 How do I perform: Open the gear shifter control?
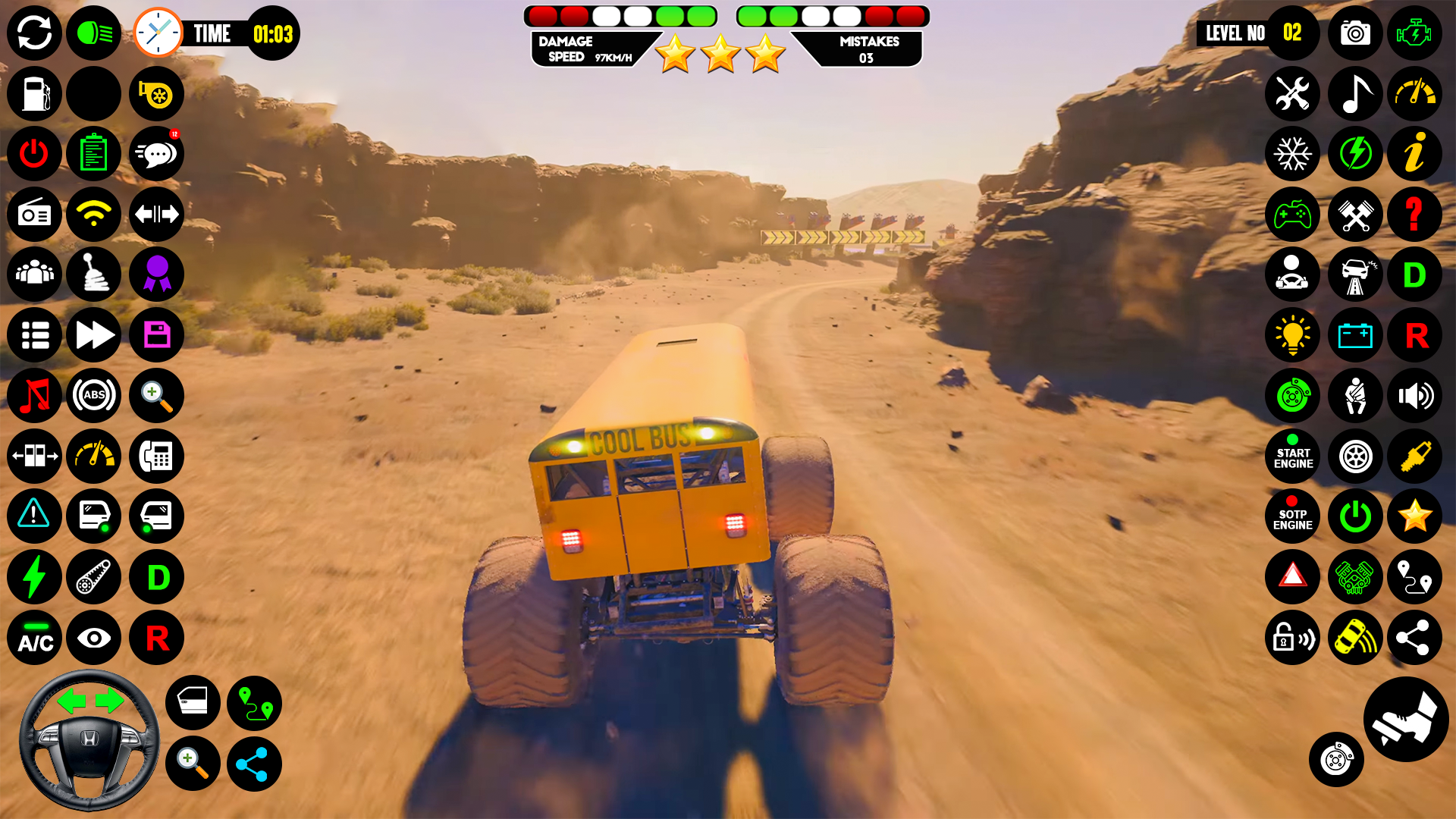[93, 275]
